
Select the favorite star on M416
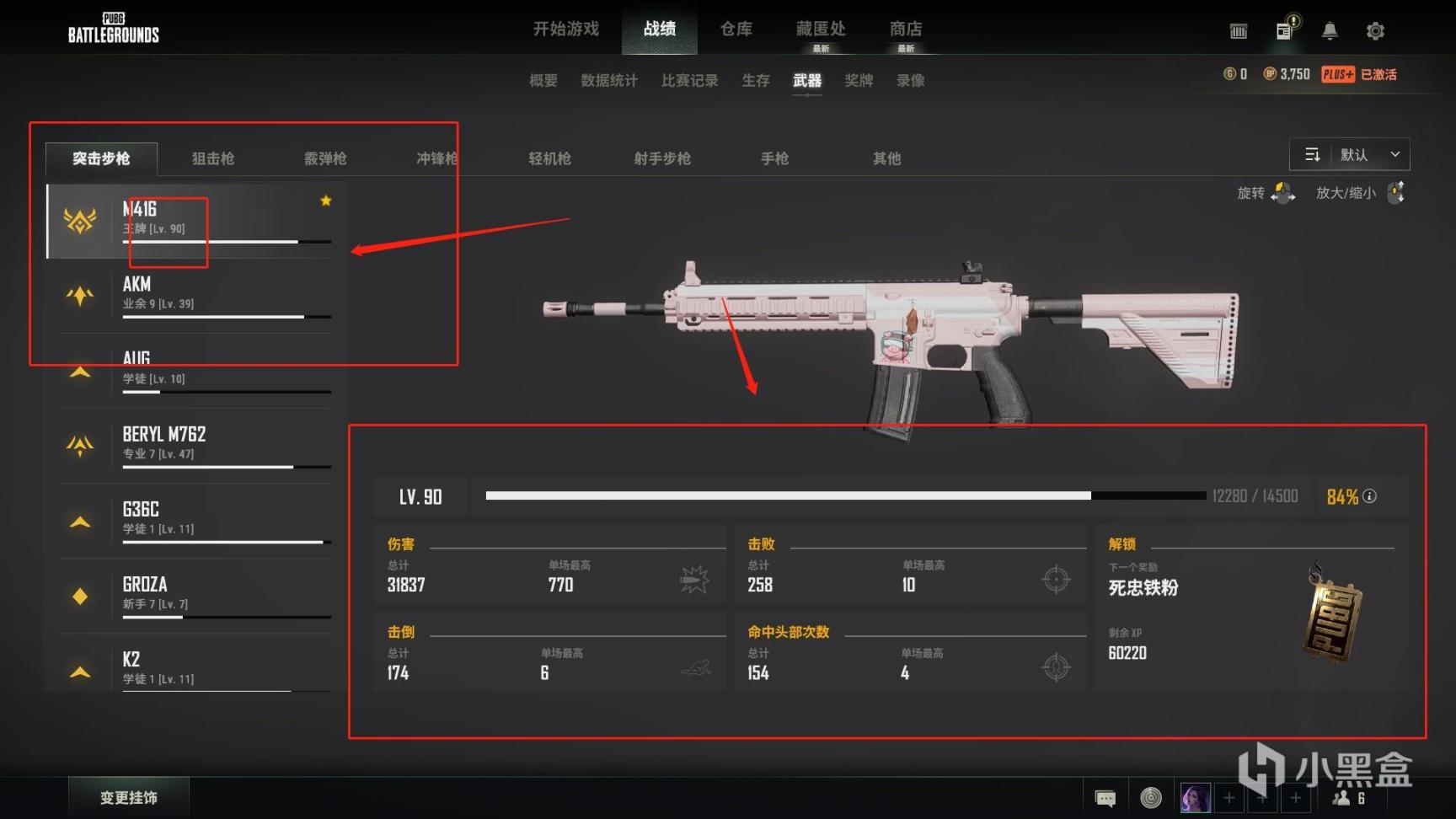point(325,201)
